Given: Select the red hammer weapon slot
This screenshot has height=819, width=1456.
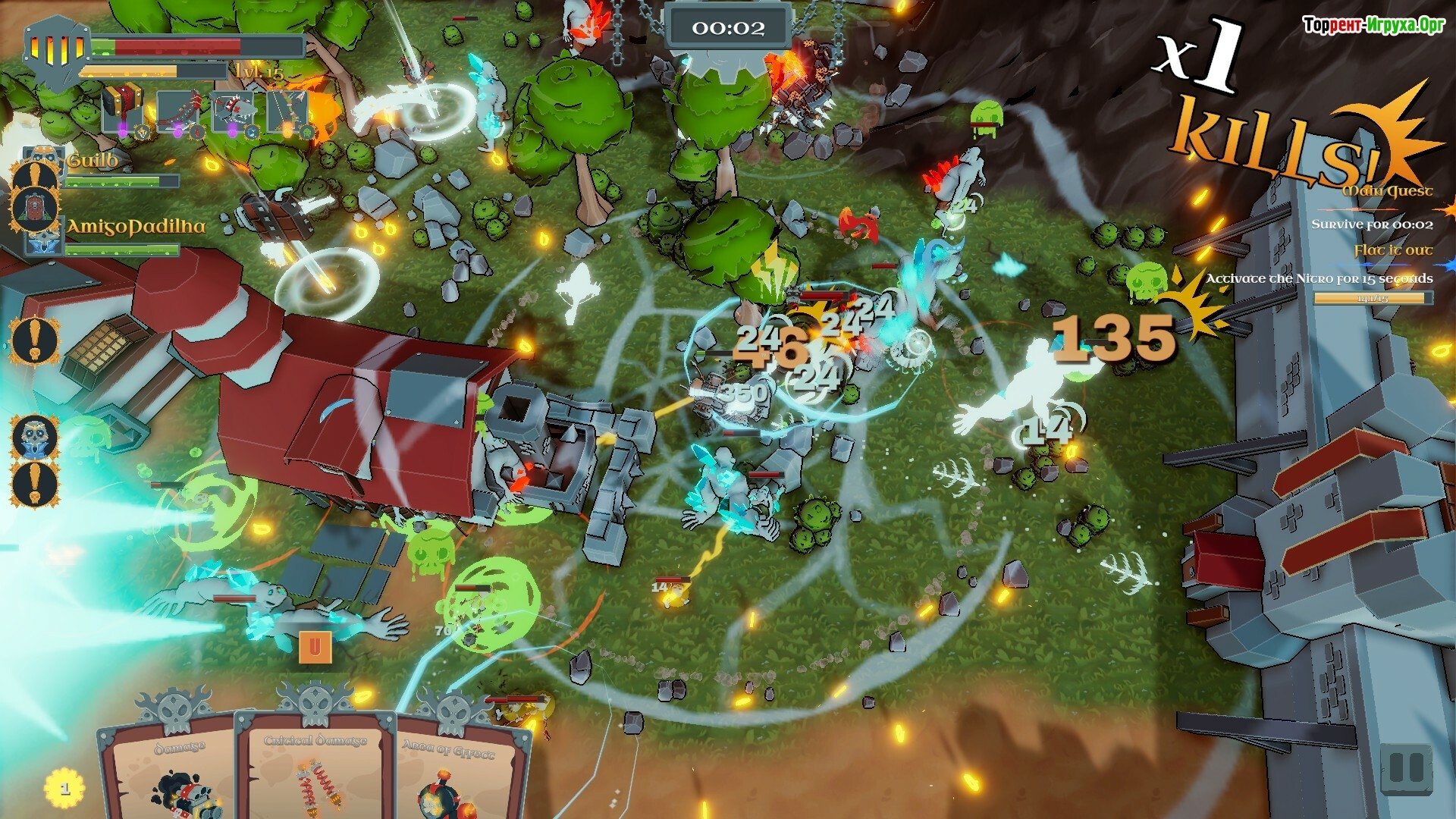Looking at the screenshot, I should (124, 110).
